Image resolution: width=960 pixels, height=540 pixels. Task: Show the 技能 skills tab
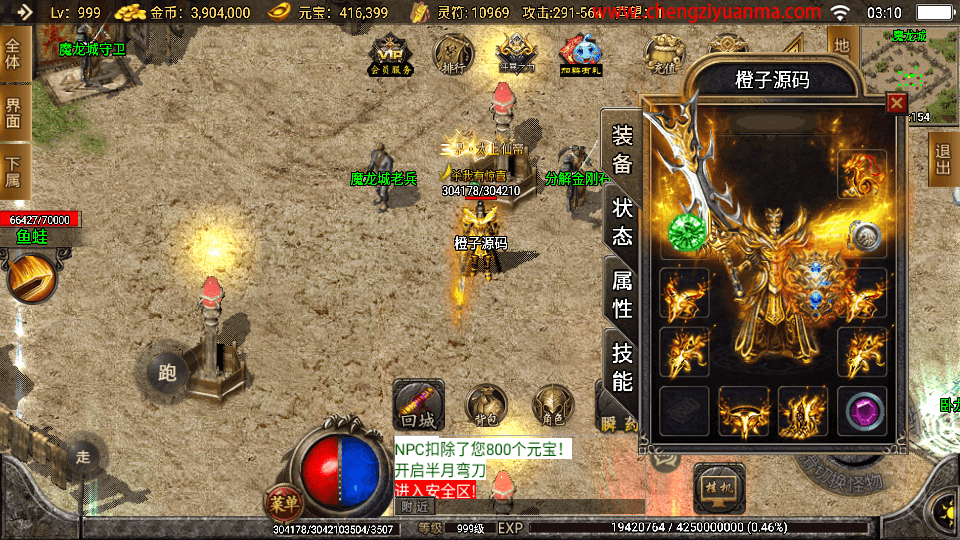click(x=622, y=366)
